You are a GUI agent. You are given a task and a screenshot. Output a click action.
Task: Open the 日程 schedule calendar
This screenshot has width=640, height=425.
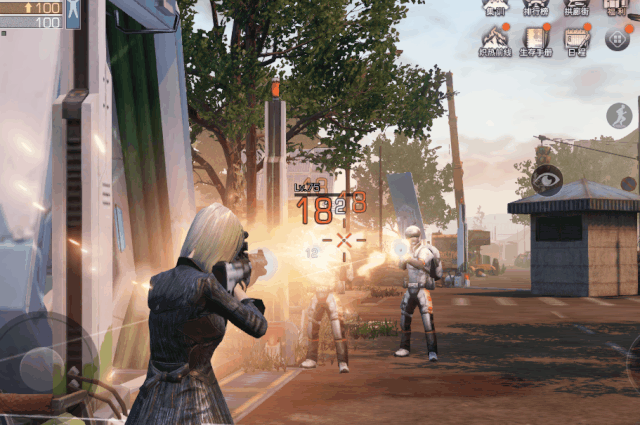pos(576,39)
